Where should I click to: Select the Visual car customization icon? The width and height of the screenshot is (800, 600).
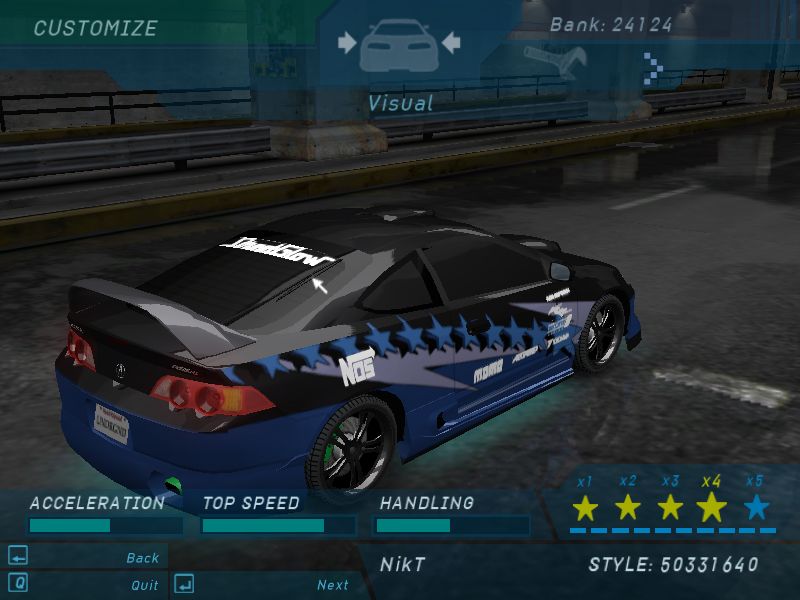(x=398, y=47)
